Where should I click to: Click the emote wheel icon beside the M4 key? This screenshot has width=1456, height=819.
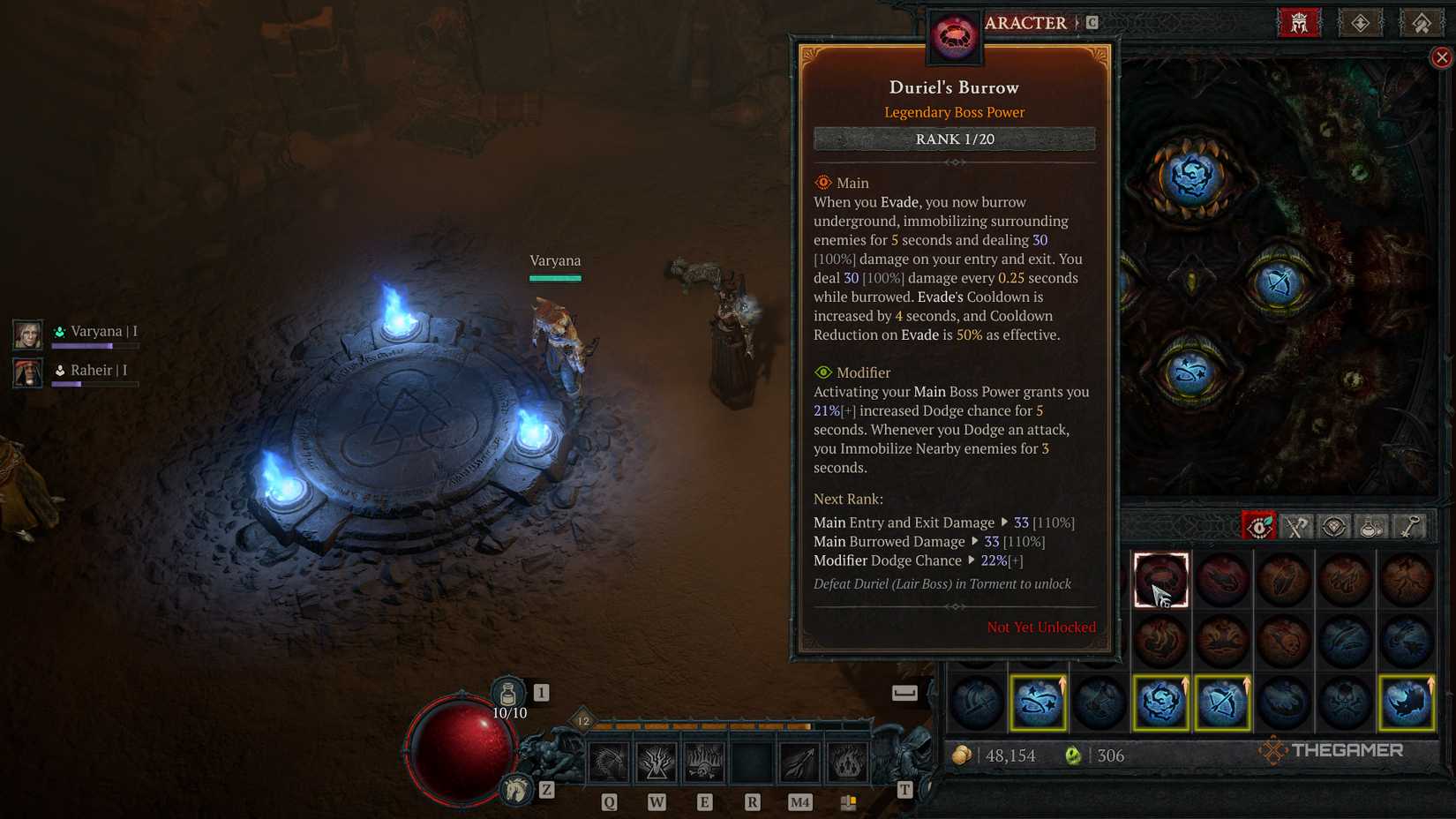849,801
